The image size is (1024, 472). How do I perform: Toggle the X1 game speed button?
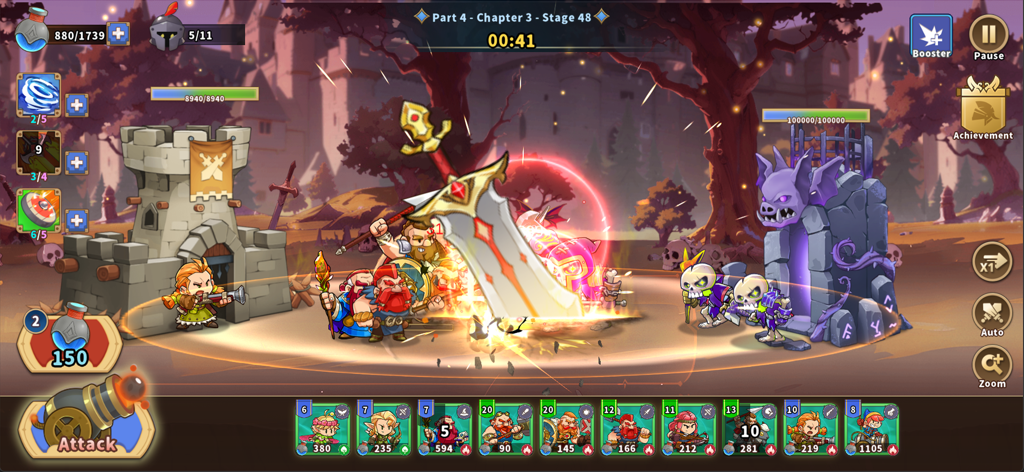click(992, 262)
